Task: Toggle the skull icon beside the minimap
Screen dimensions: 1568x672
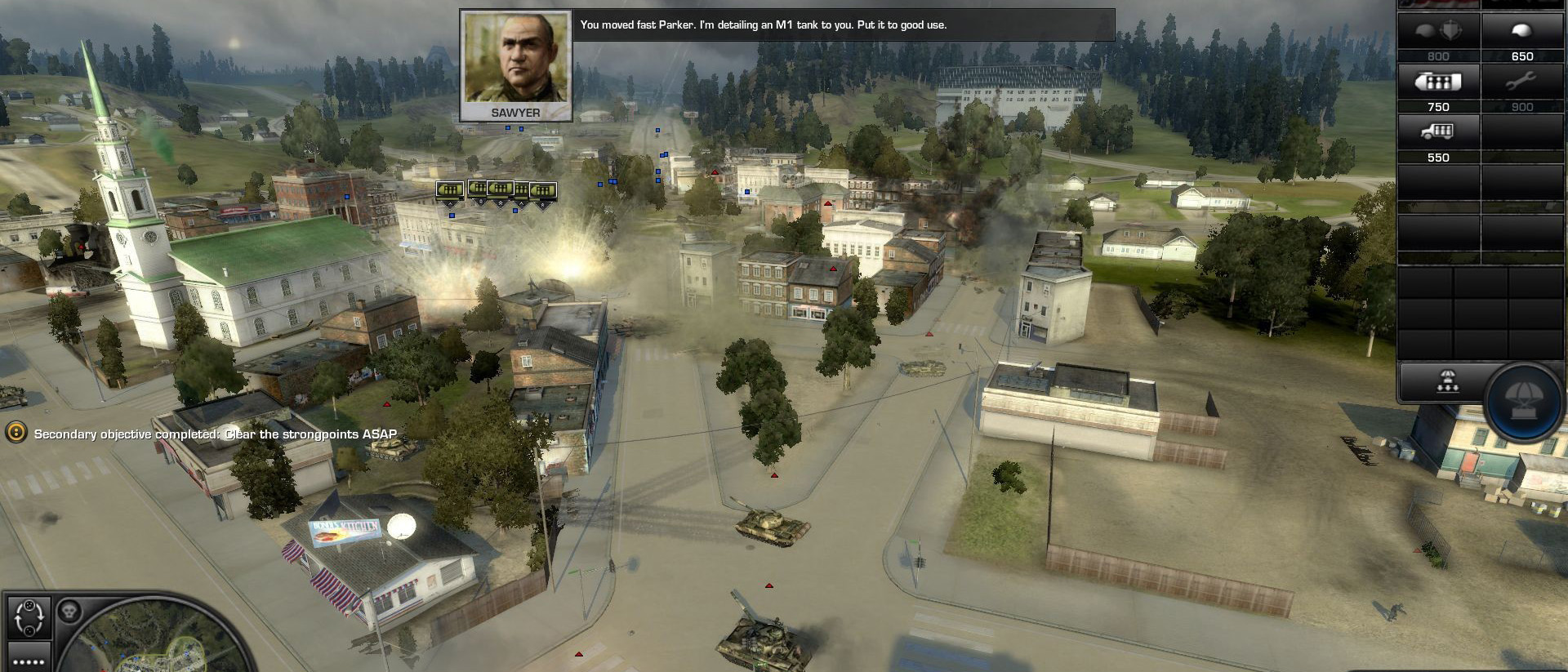Action: (69, 611)
